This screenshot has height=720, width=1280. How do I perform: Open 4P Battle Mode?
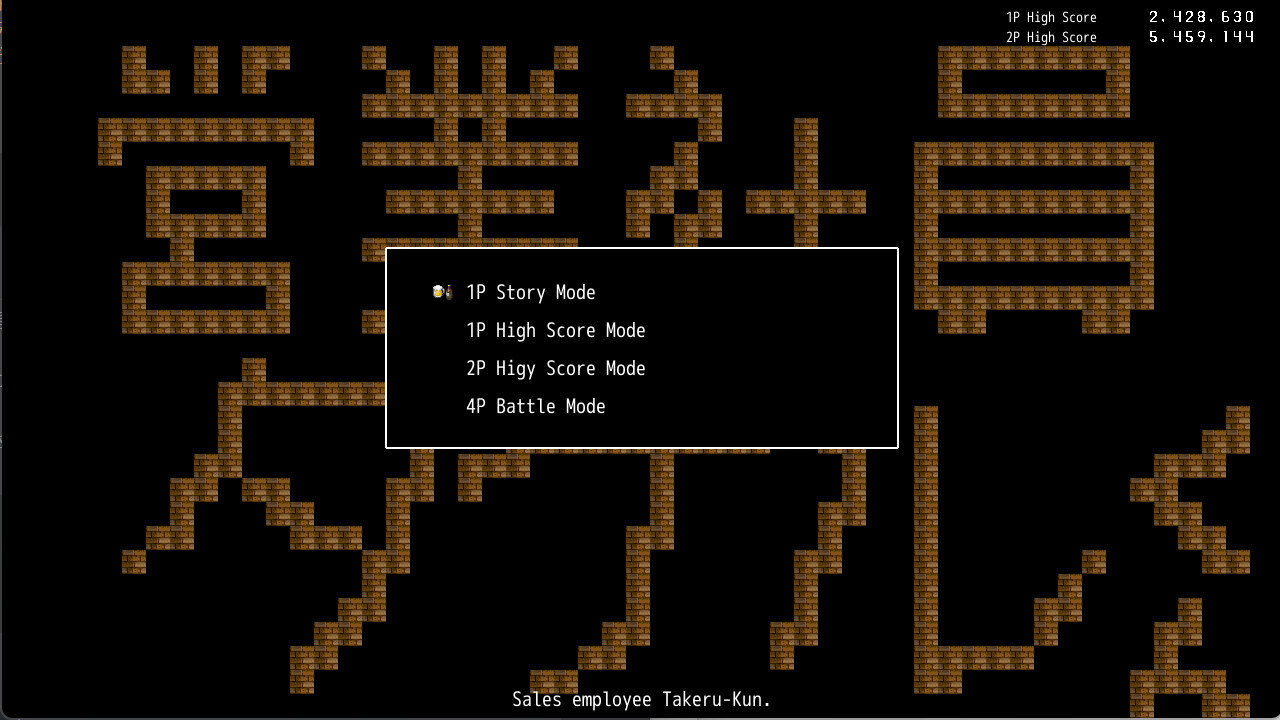[535, 407]
